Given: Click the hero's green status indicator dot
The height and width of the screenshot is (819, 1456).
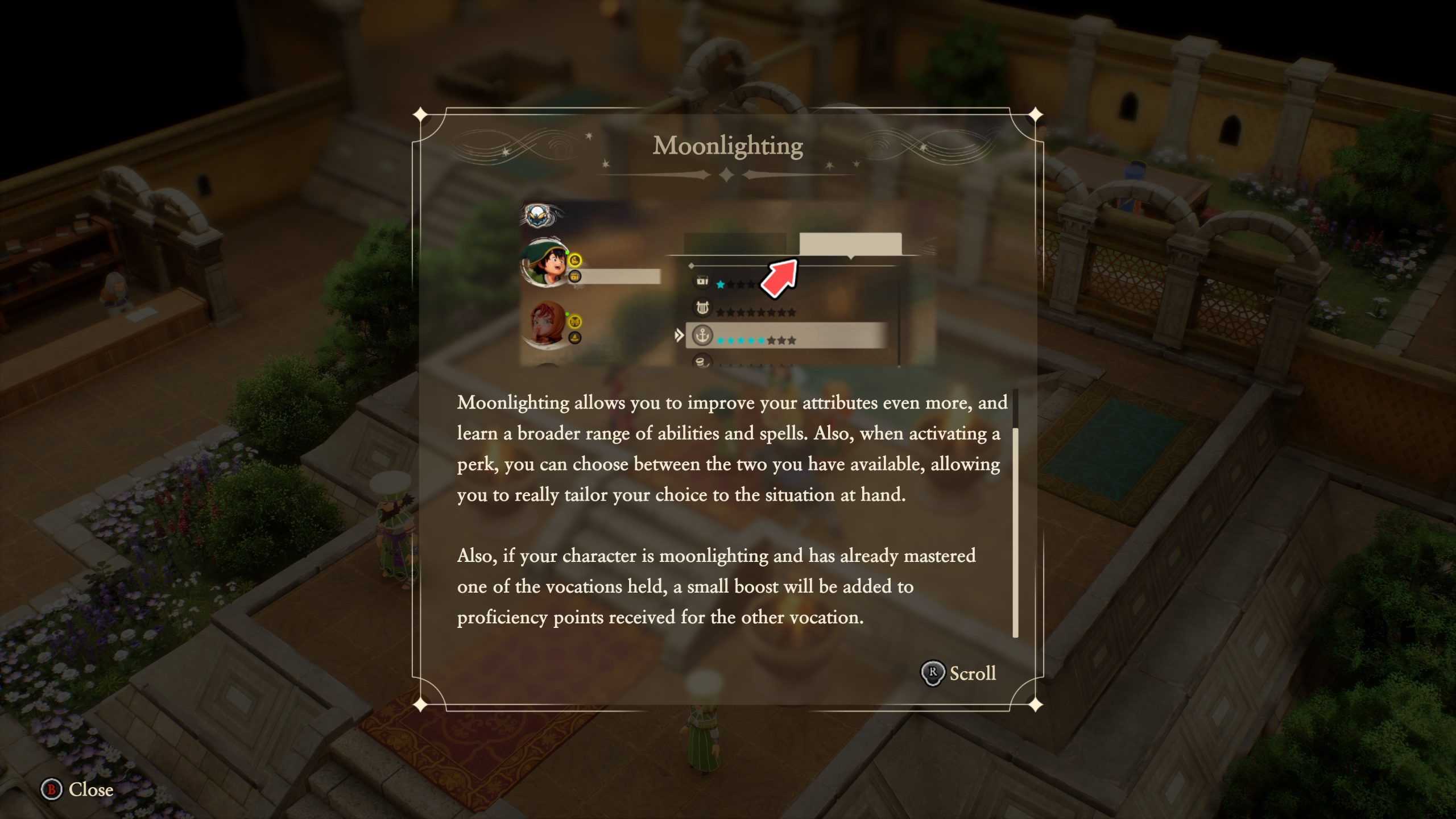Looking at the screenshot, I should (x=567, y=253).
